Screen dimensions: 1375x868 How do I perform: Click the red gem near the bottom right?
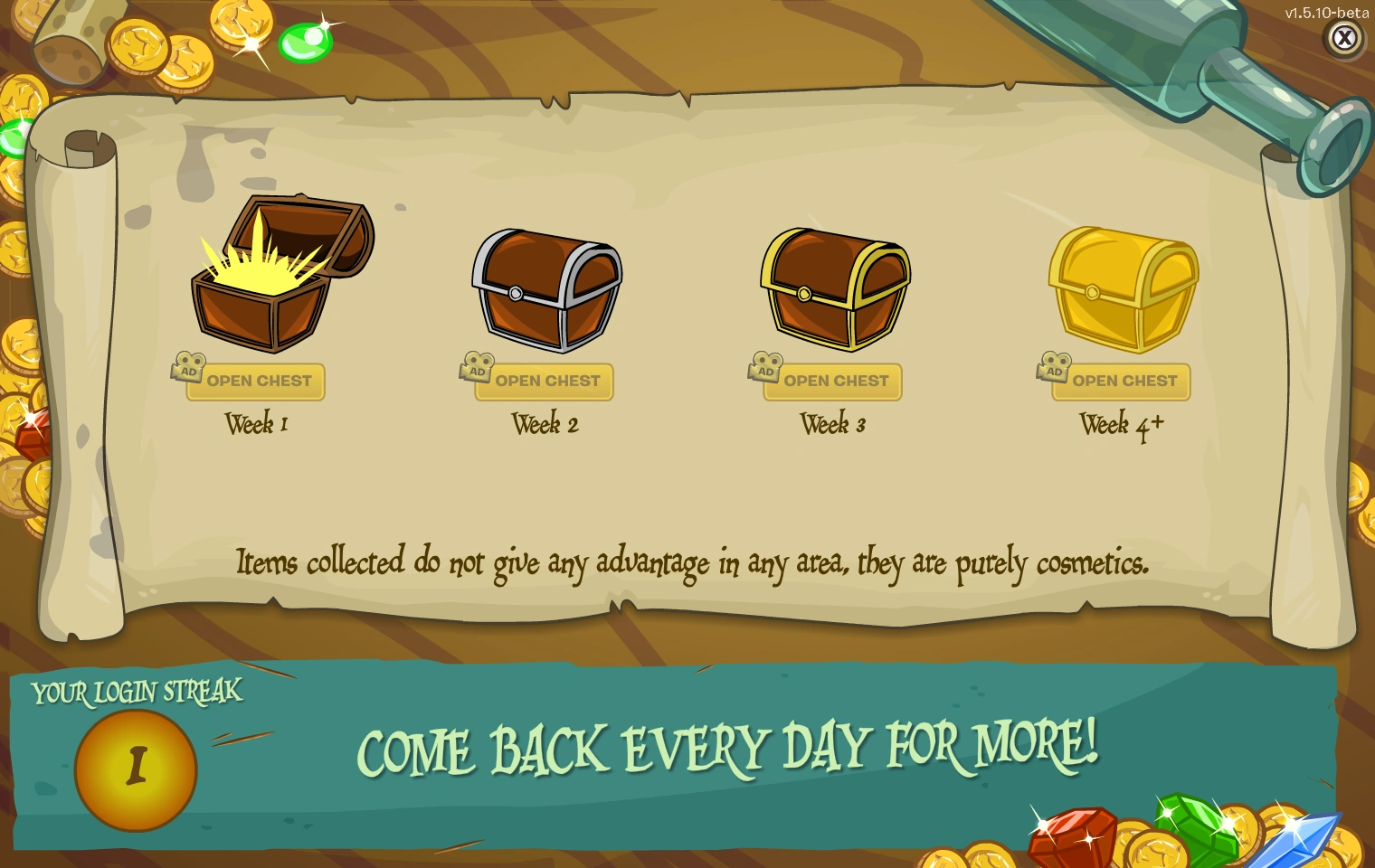pos(1072,836)
